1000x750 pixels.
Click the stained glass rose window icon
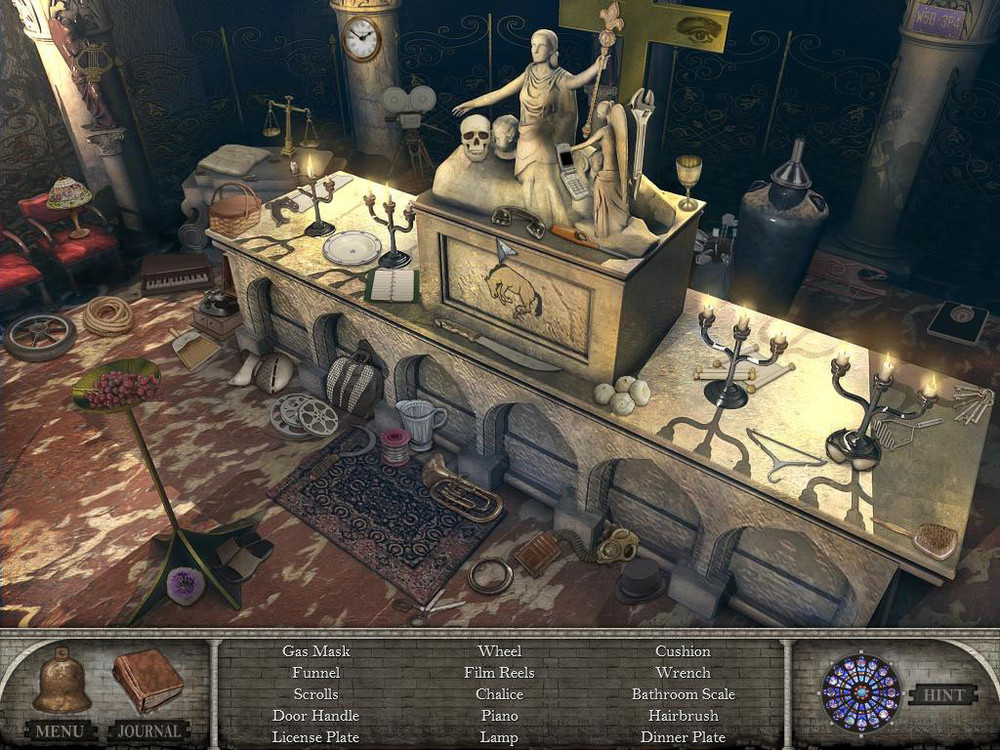pyautogui.click(x=860, y=692)
